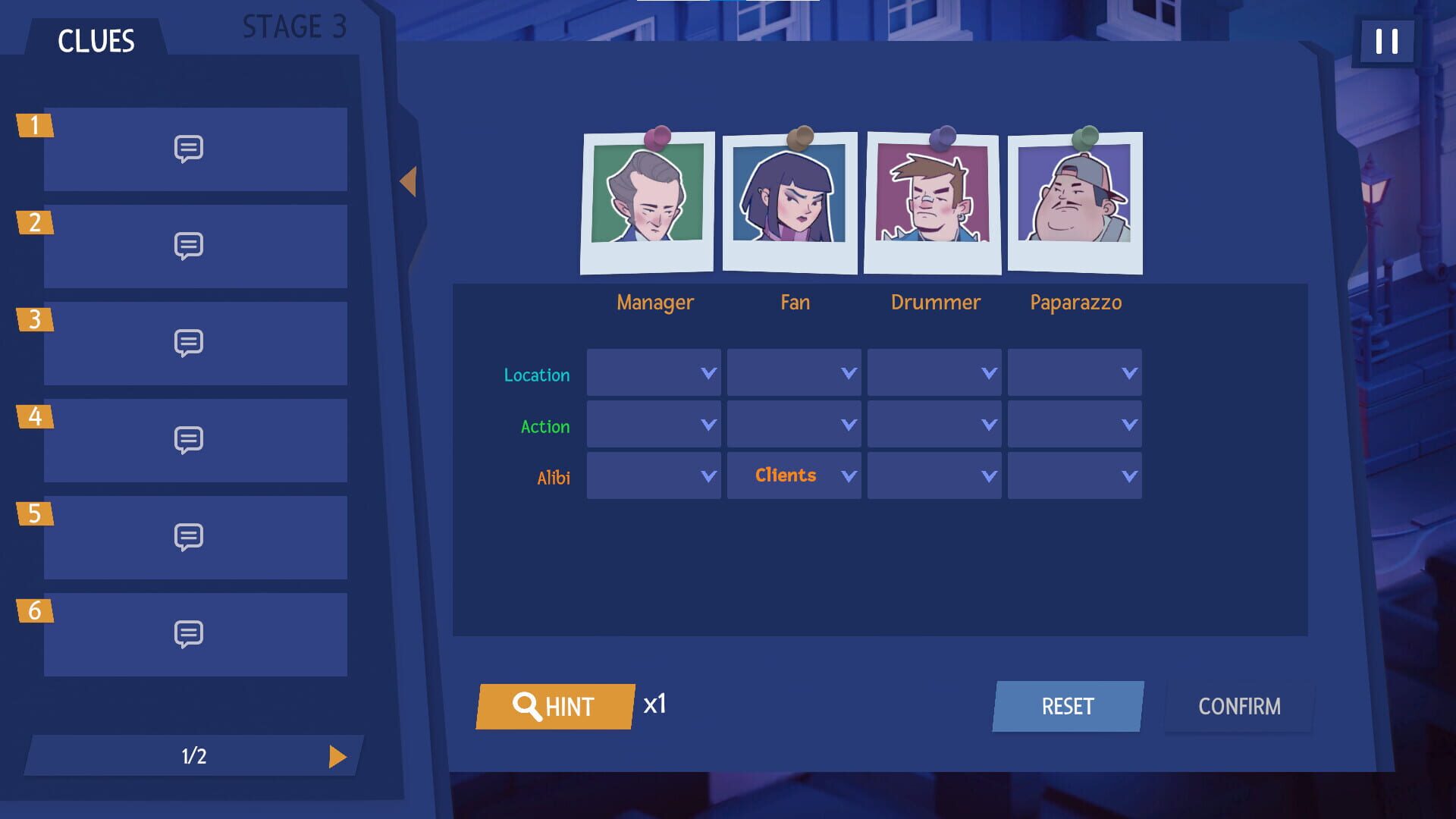Confirm your deductions
Viewport: 1456px width, 819px height.
(1238, 706)
